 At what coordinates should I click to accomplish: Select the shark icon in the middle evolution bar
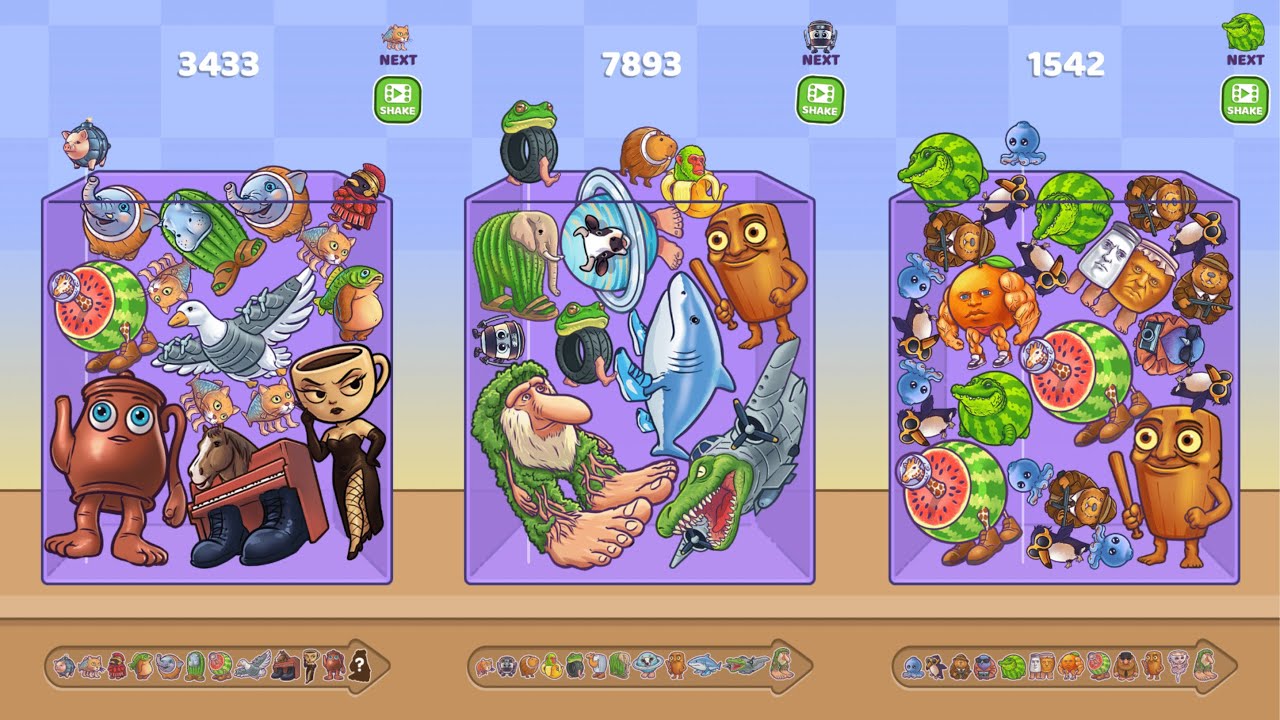tap(704, 665)
